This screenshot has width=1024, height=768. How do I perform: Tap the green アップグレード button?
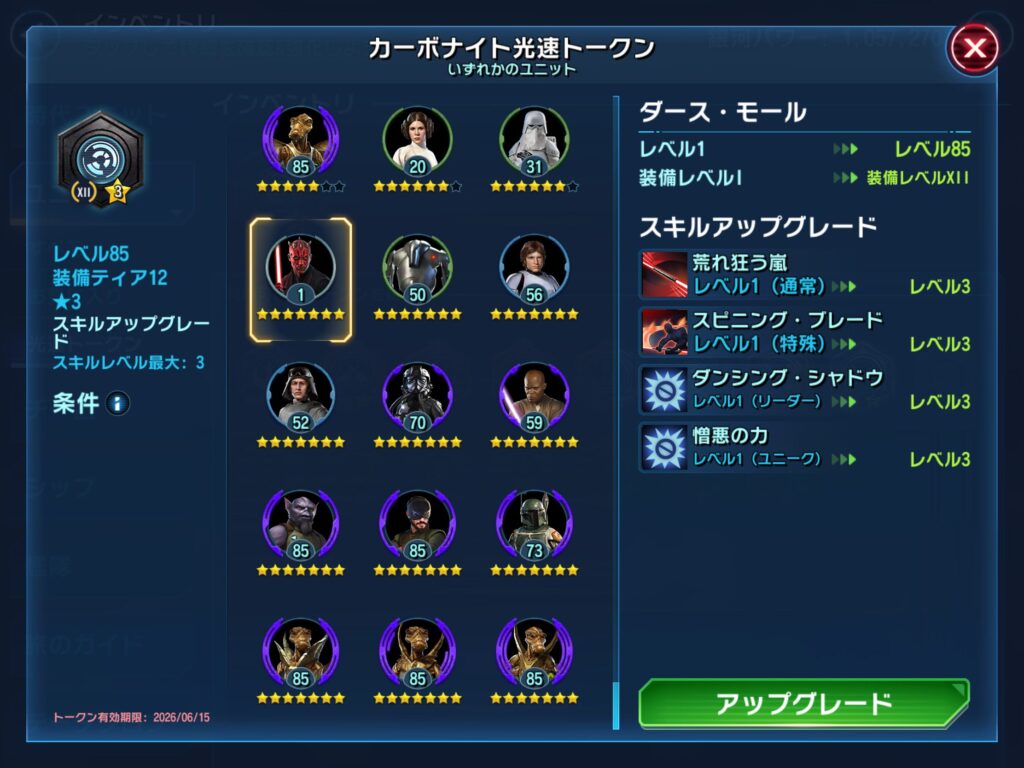tap(803, 703)
